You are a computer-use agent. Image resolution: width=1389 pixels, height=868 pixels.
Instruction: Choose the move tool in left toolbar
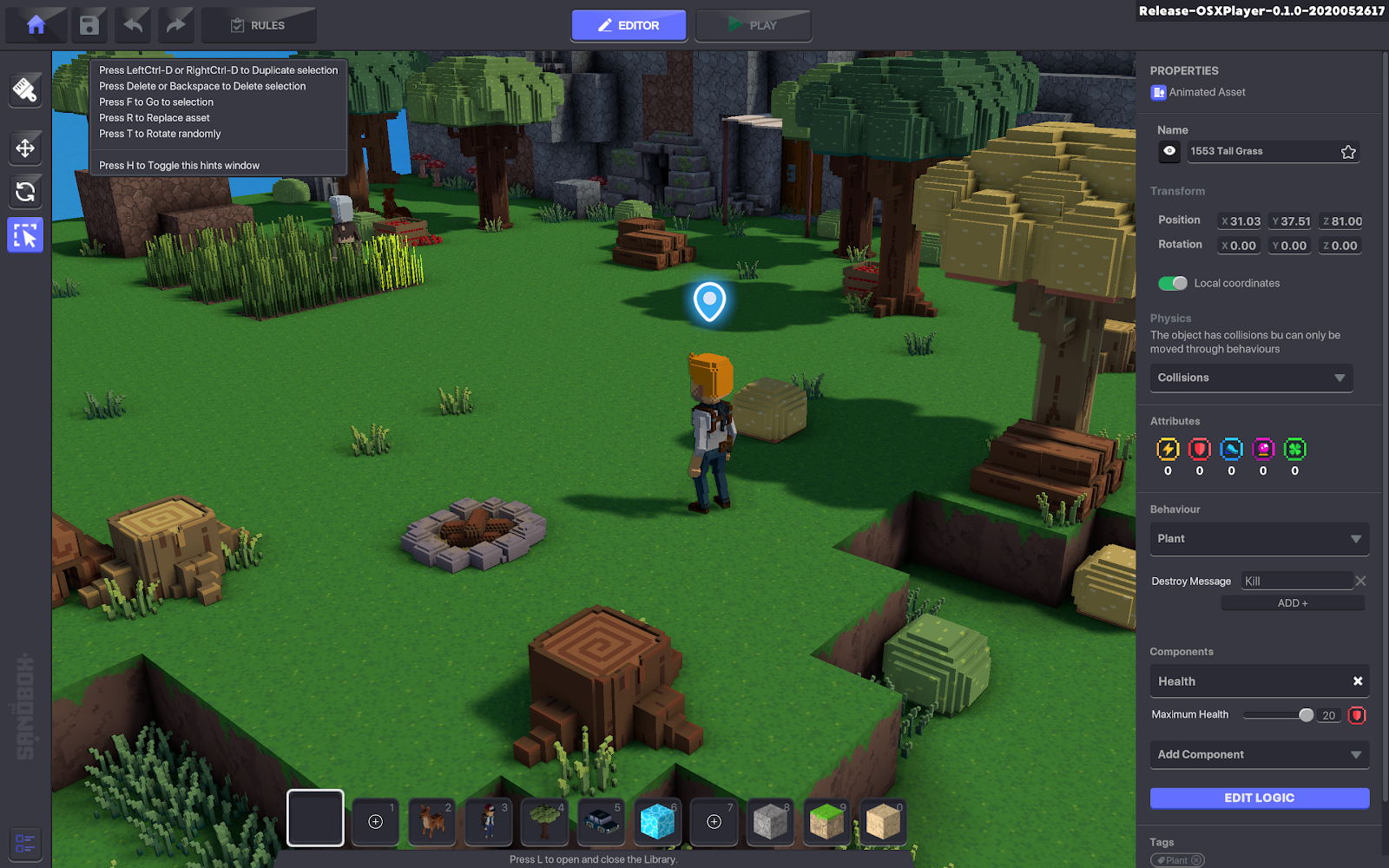[x=25, y=148]
